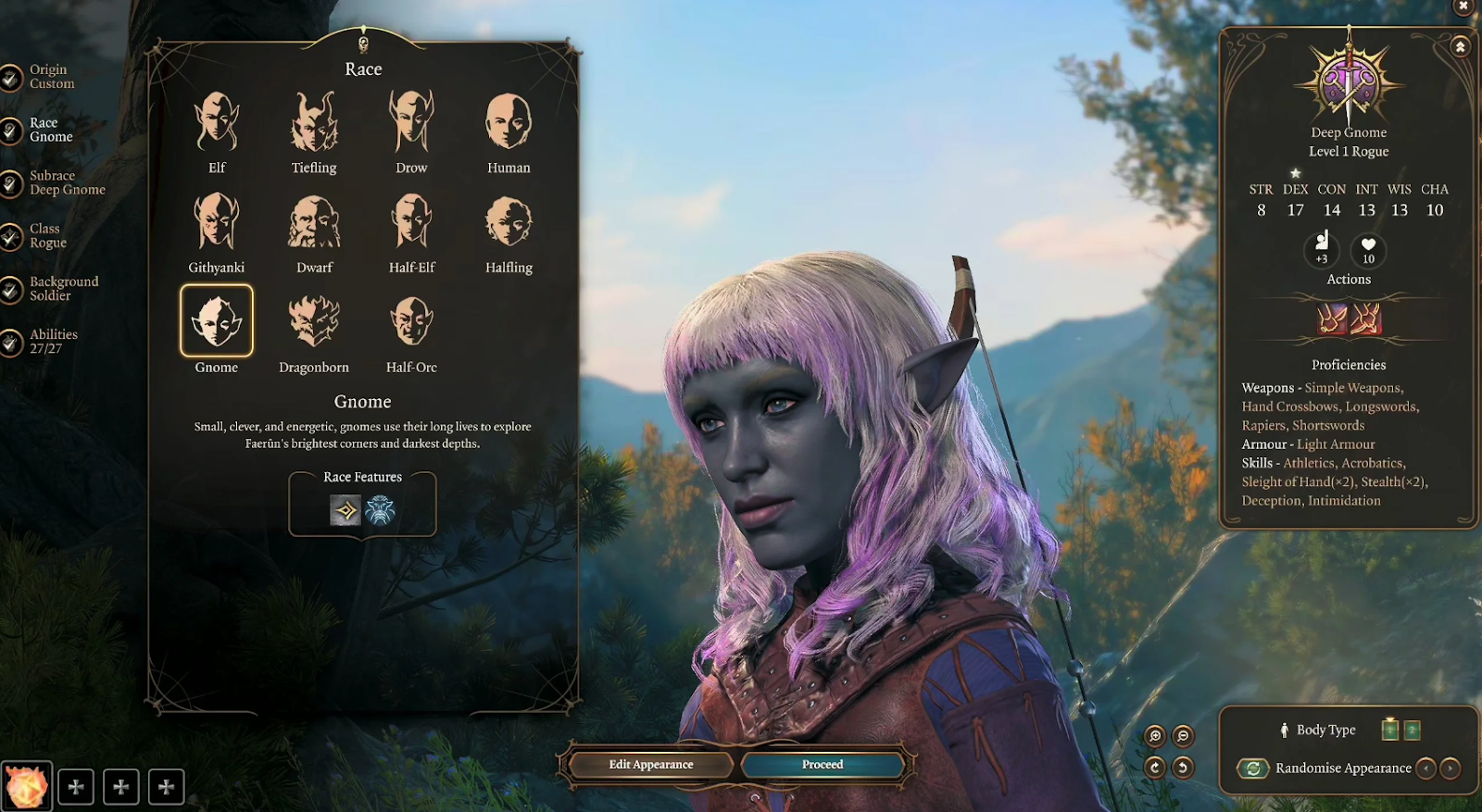1482x812 pixels.
Task: Step to the next appearance preset
Action: [1451, 768]
